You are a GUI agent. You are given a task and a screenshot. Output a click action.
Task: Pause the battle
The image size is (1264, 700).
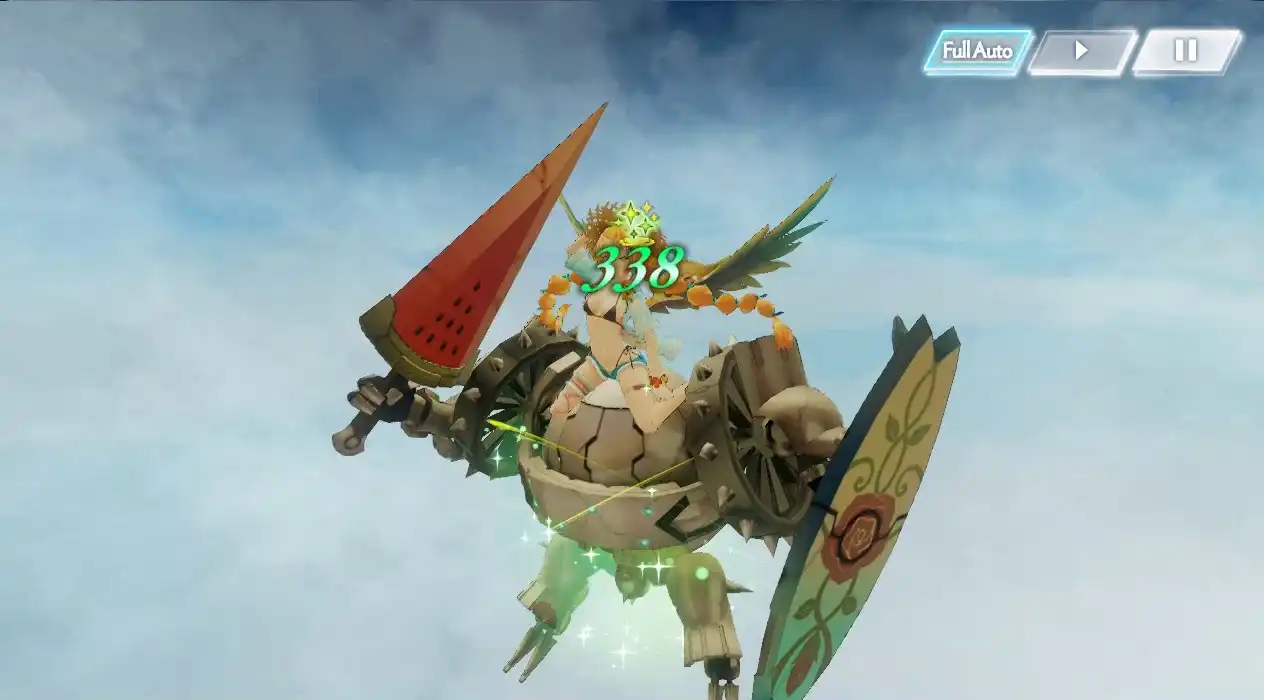[1185, 51]
